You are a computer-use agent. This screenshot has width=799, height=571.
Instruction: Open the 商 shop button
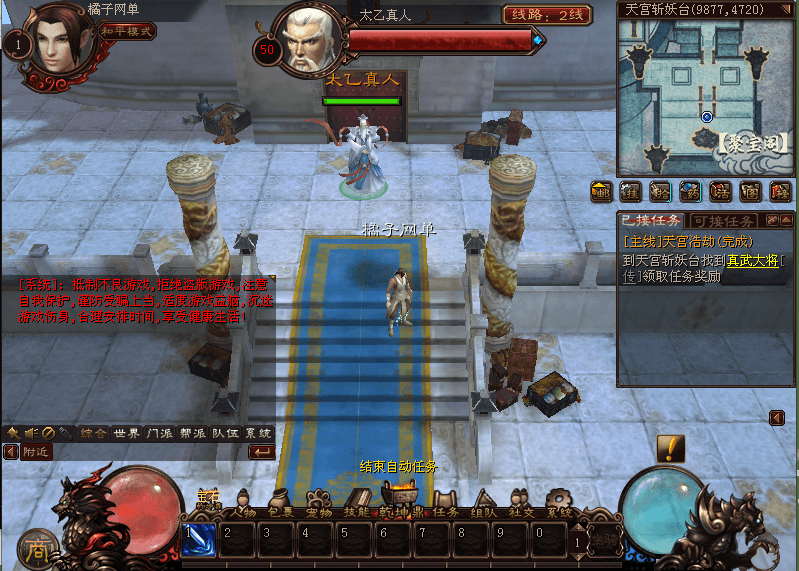37,547
